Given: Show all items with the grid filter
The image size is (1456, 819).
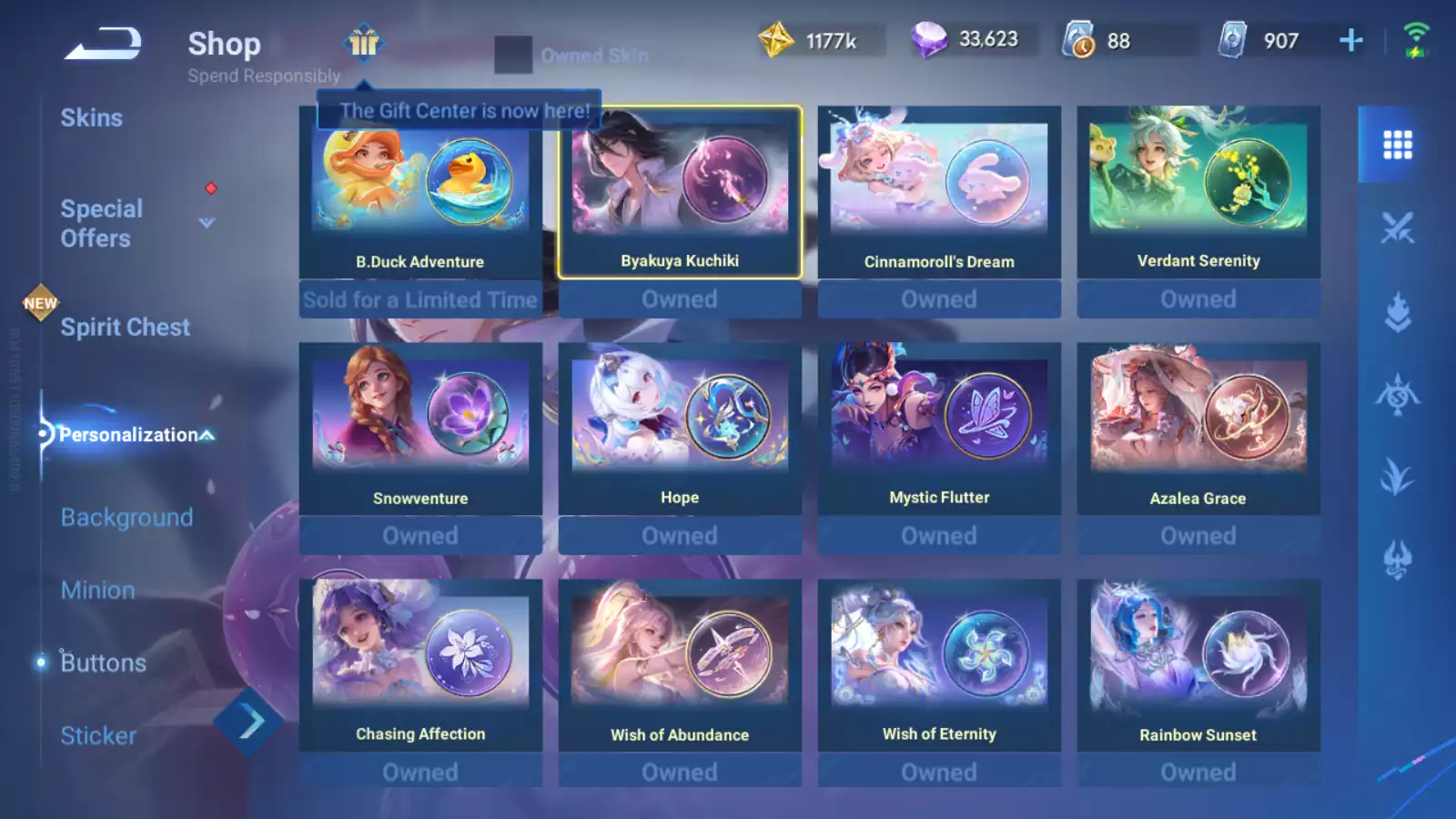Looking at the screenshot, I should click(1397, 145).
